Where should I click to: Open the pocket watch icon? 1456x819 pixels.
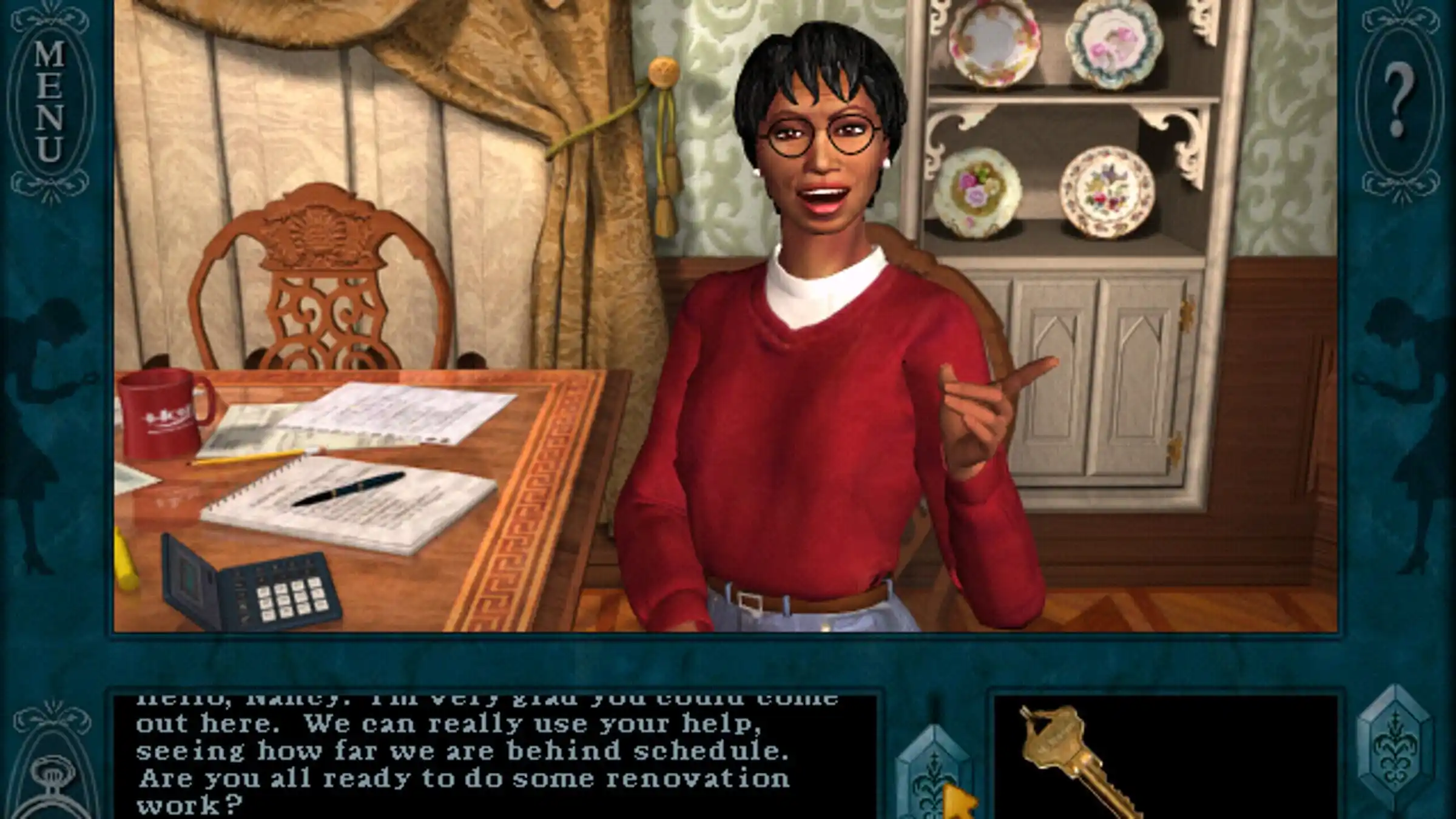[x=52, y=783]
